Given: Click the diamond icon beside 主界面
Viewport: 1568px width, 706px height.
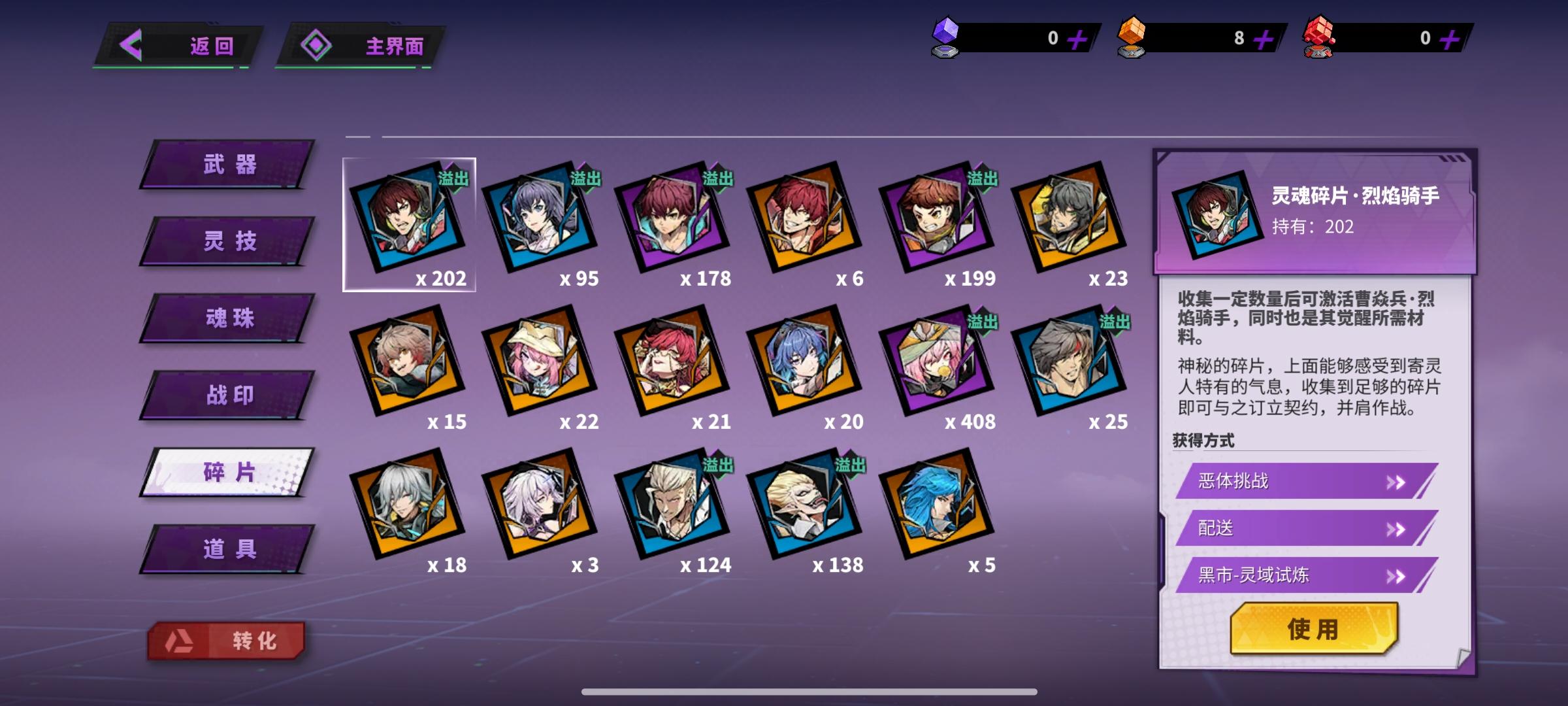Looking at the screenshot, I should coord(318,45).
